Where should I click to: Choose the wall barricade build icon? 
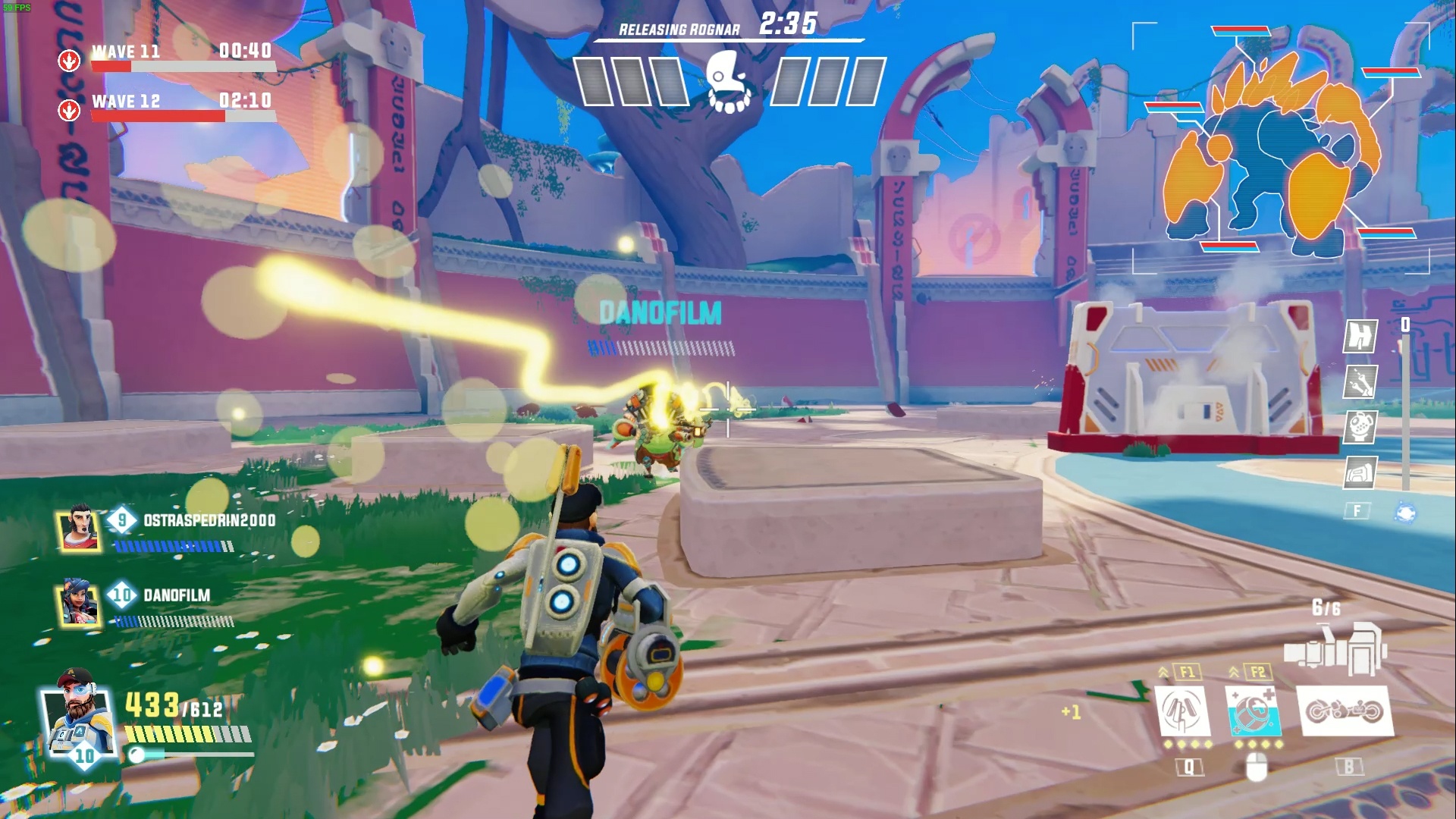(x=1360, y=336)
